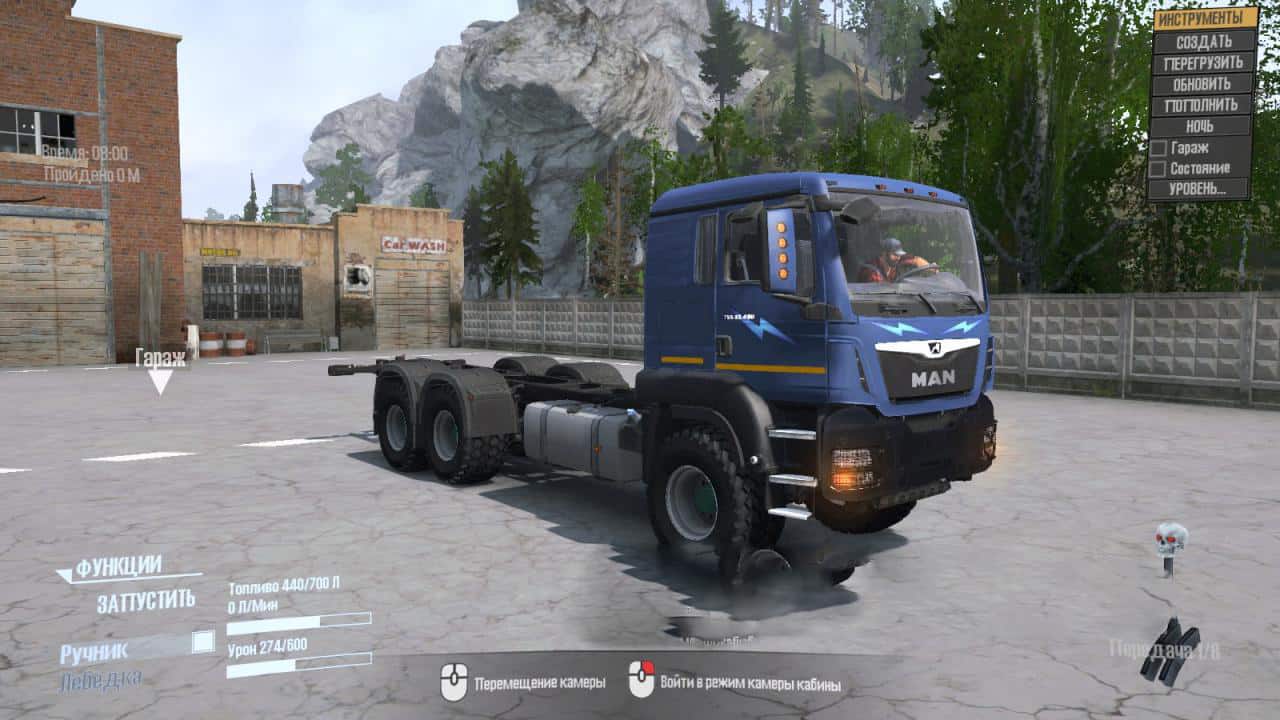Viewport: 1280px width, 720px height.
Task: Click the Инструменты tools menu header
Action: coord(1205,18)
